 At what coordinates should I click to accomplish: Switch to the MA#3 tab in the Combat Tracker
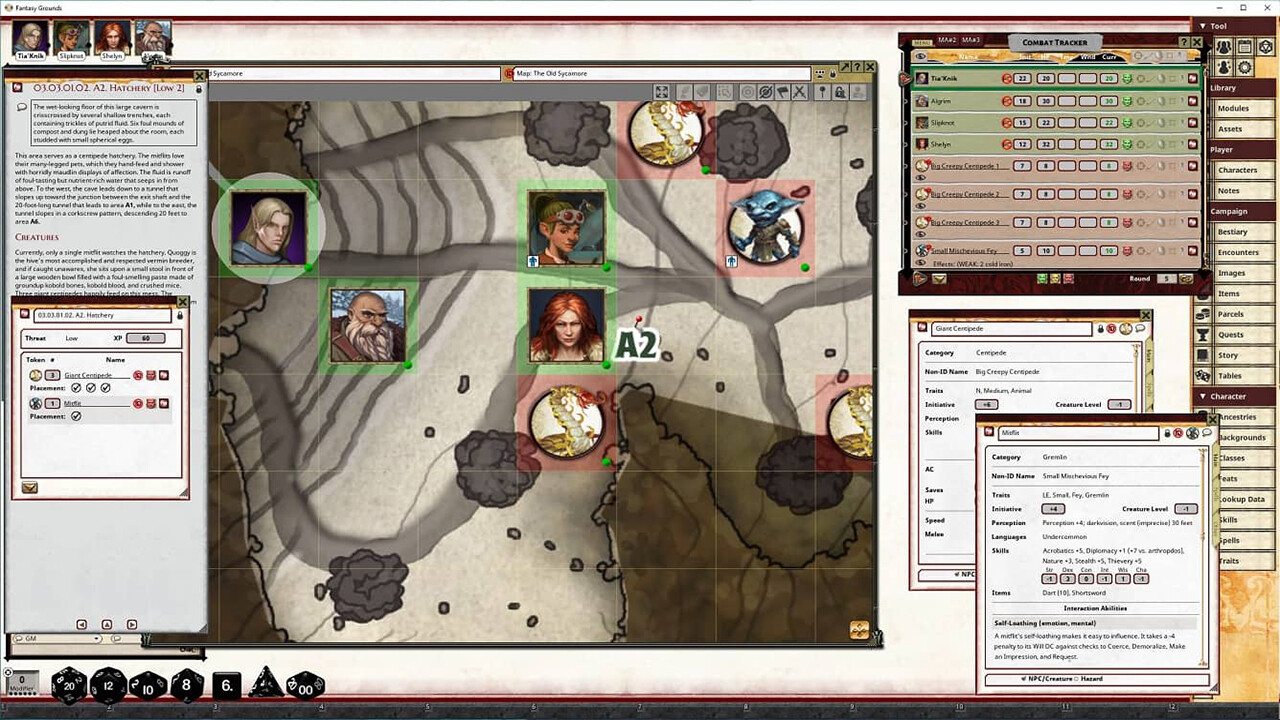point(969,40)
